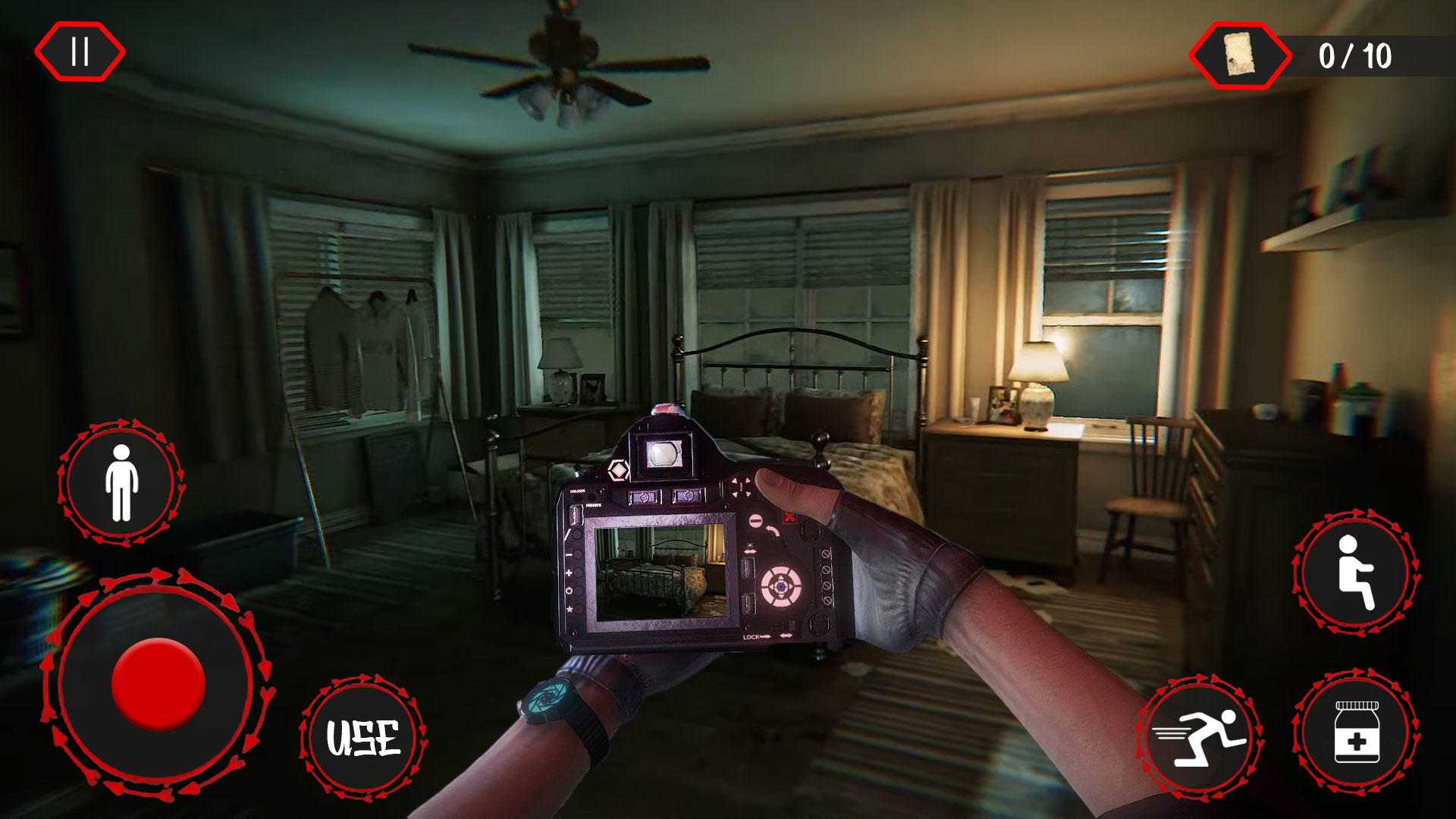
Task: Toggle the display-off button above the camera wheel
Action: pyautogui.click(x=755, y=520)
